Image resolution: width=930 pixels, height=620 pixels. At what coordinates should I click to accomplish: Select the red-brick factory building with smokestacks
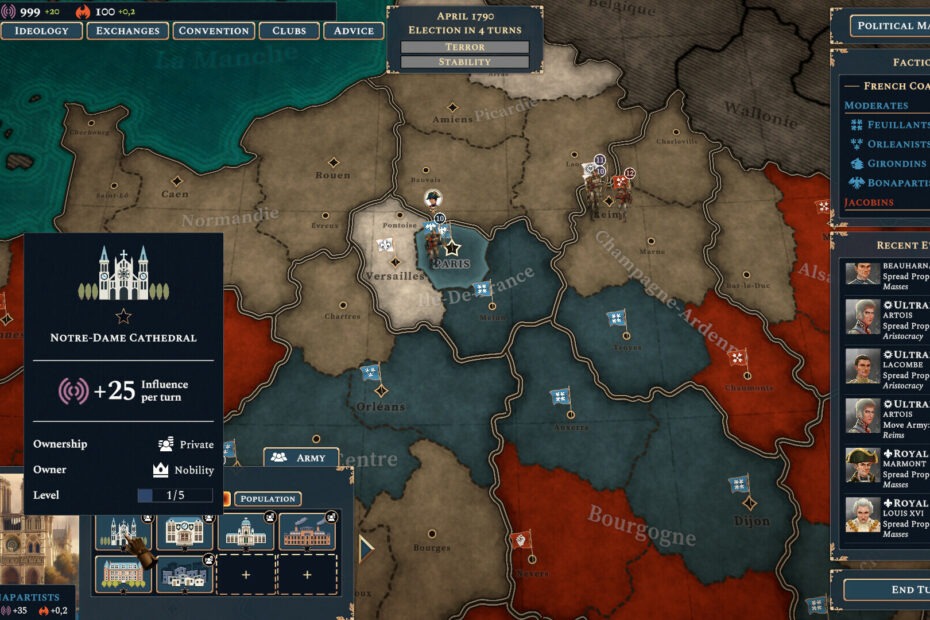click(307, 532)
